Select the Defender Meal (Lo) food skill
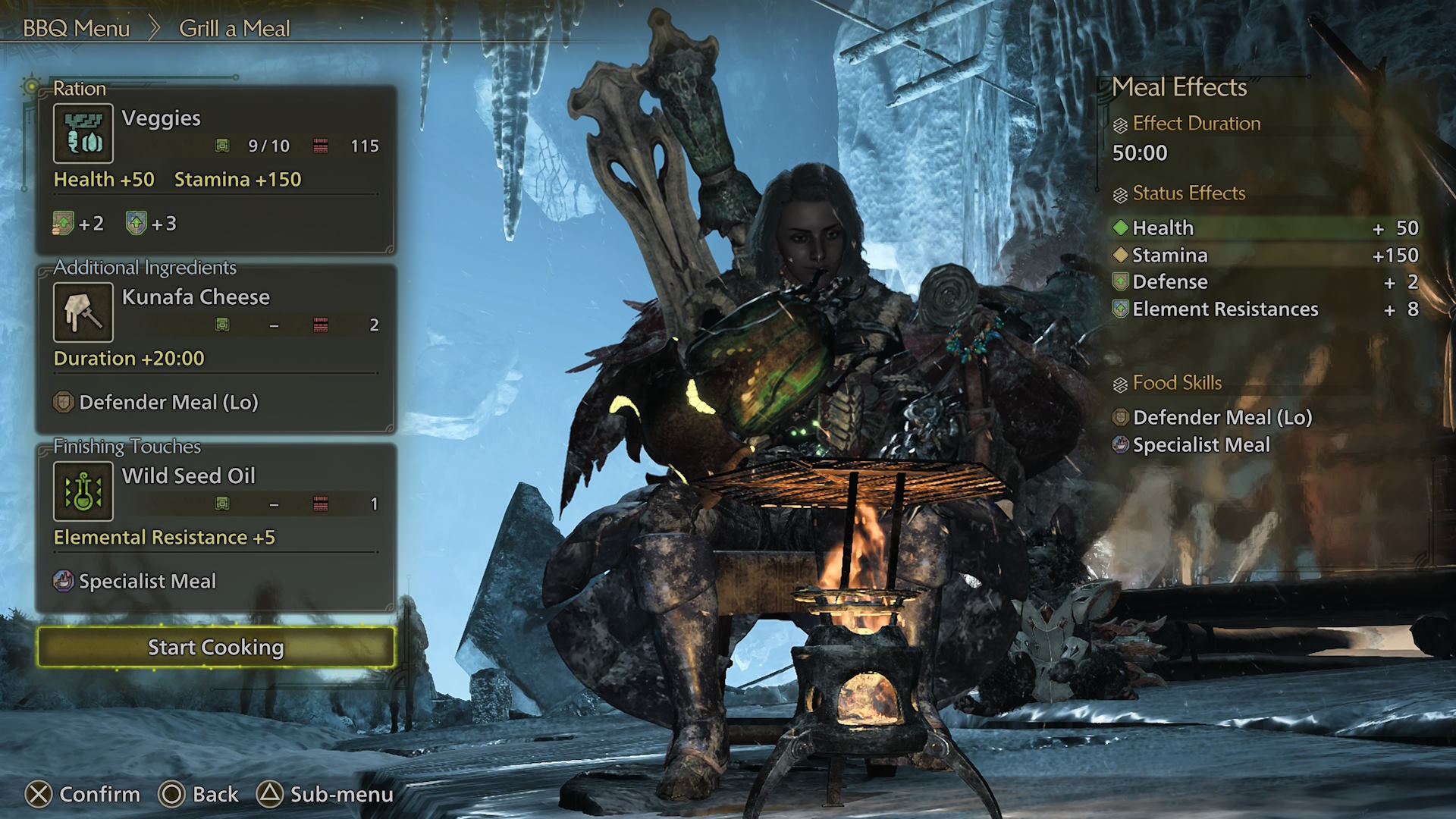 (x=1222, y=417)
